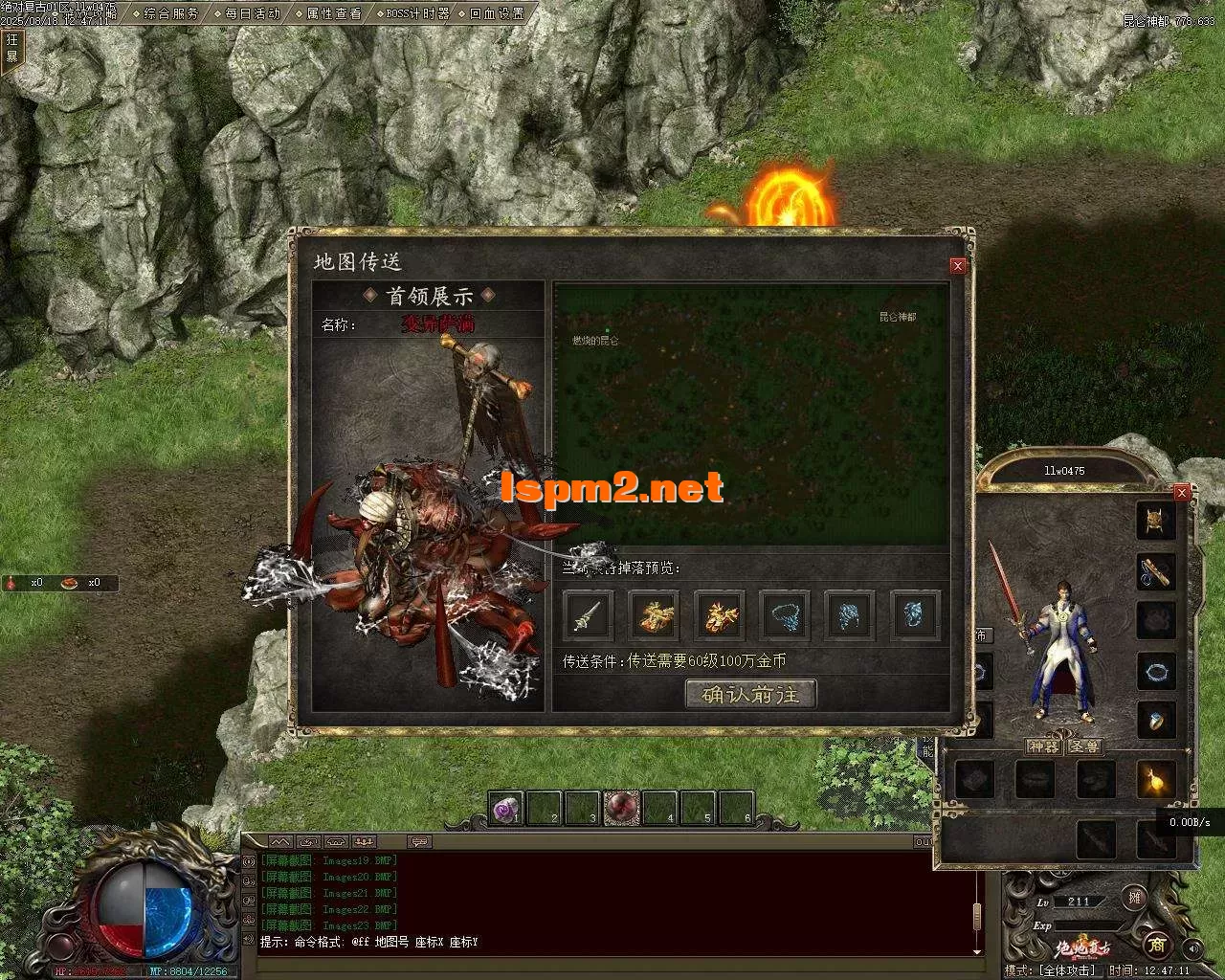The height and width of the screenshot is (980, 1225).
Task: Use the purple rose in hotbar slot 1
Action: click(x=505, y=809)
